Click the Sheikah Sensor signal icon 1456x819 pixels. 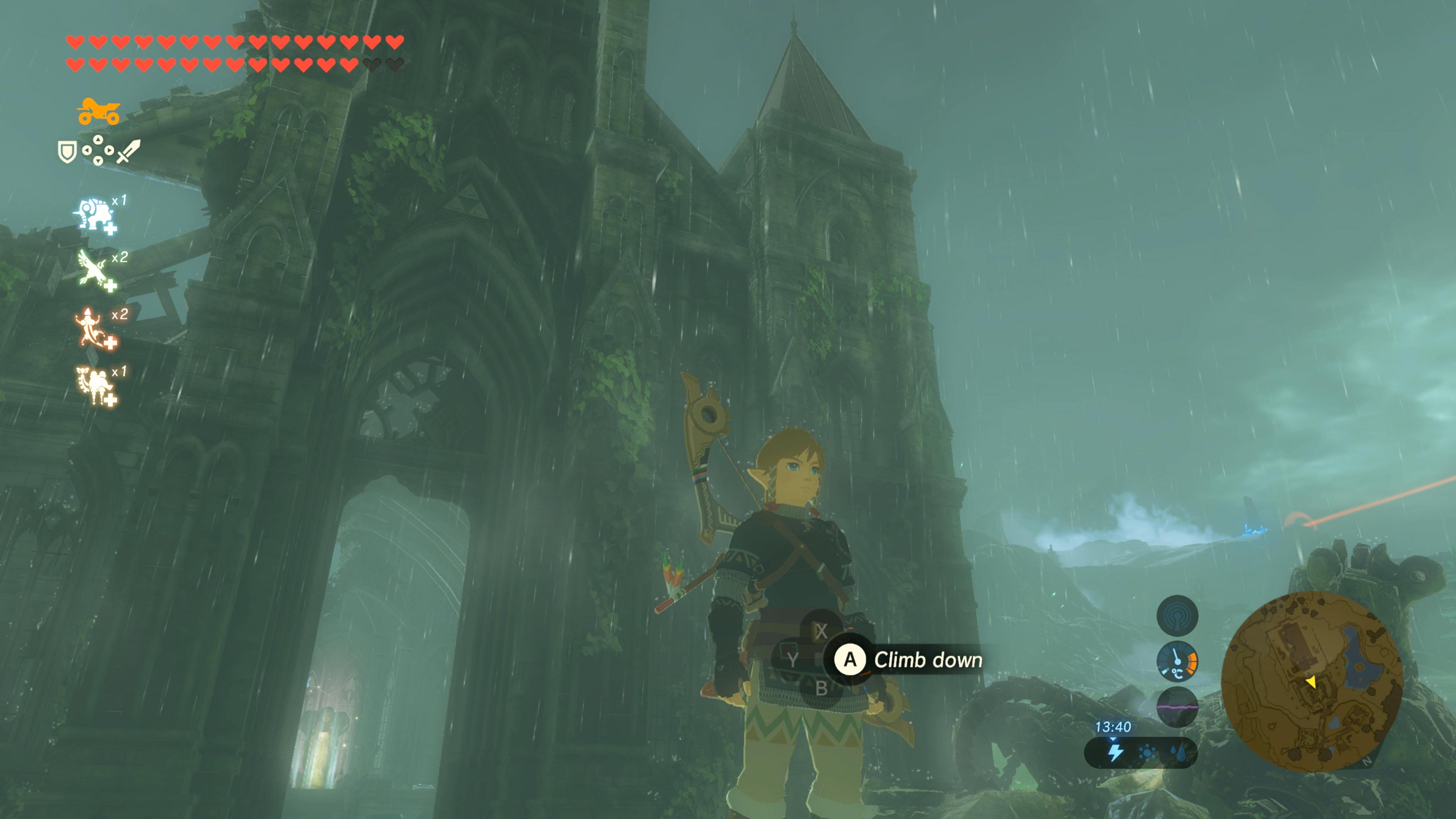pos(1177,615)
